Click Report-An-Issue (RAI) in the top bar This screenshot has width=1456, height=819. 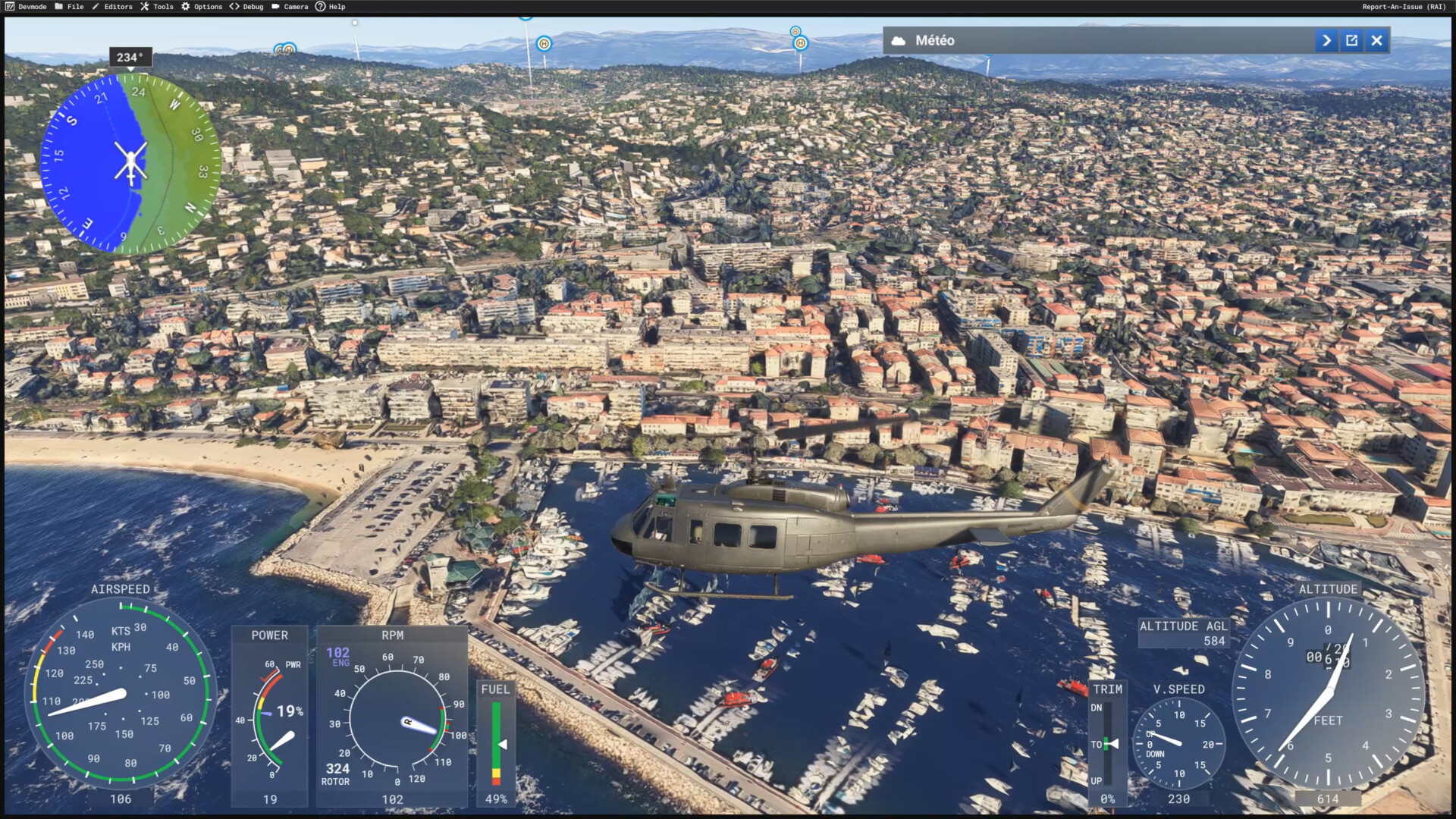[x=1404, y=7]
